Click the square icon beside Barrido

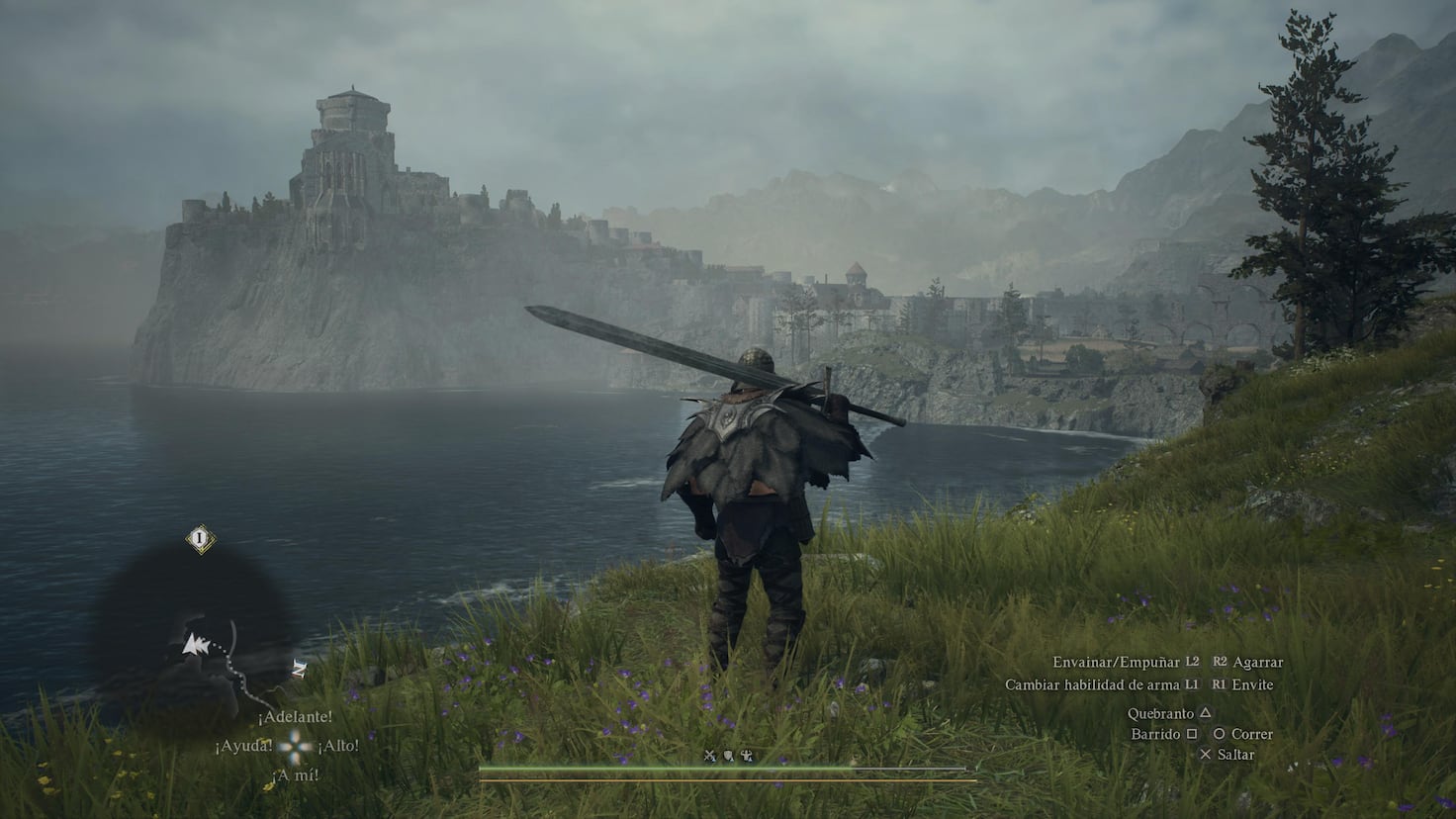(1192, 733)
